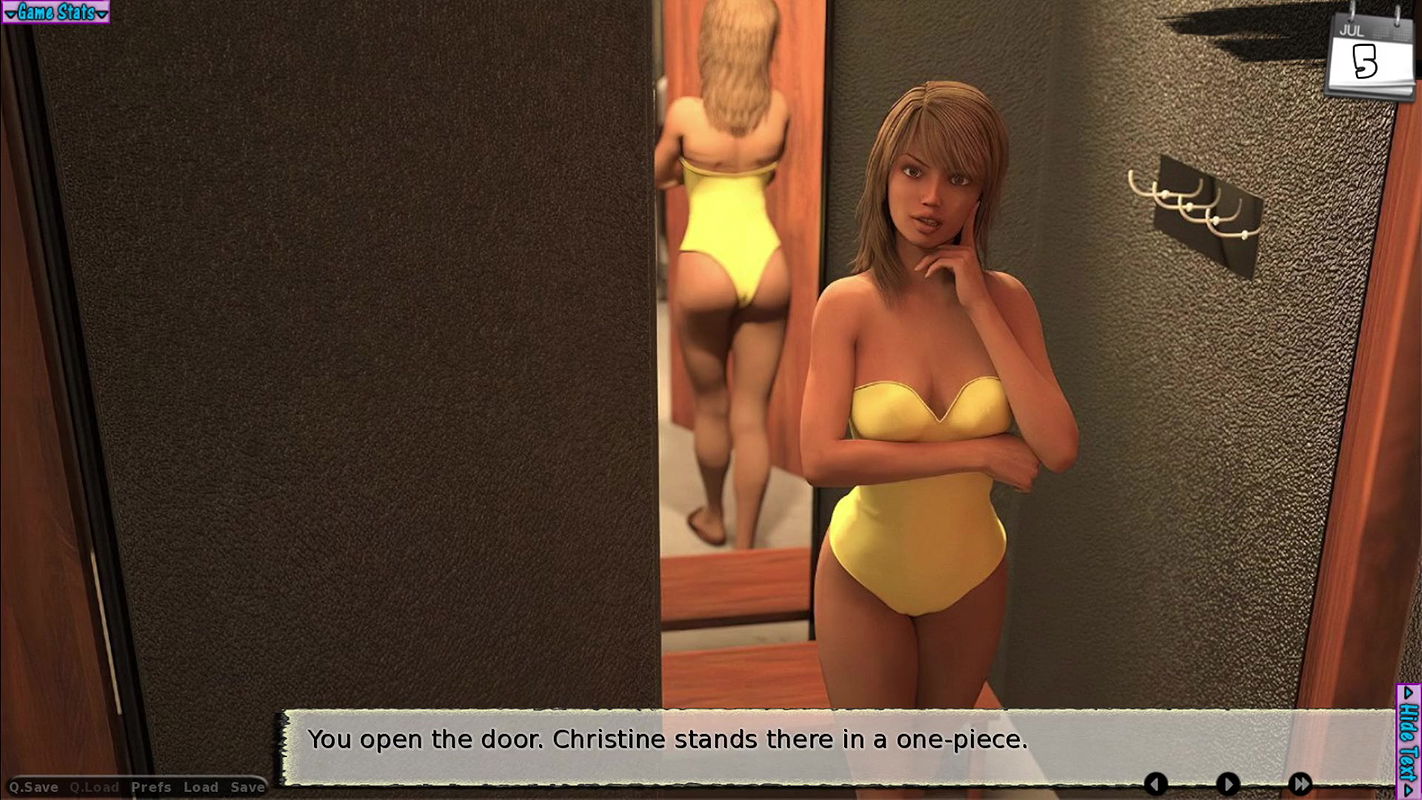
Task: Click the left chevron on the Game Stats banner
Action: coord(12,13)
